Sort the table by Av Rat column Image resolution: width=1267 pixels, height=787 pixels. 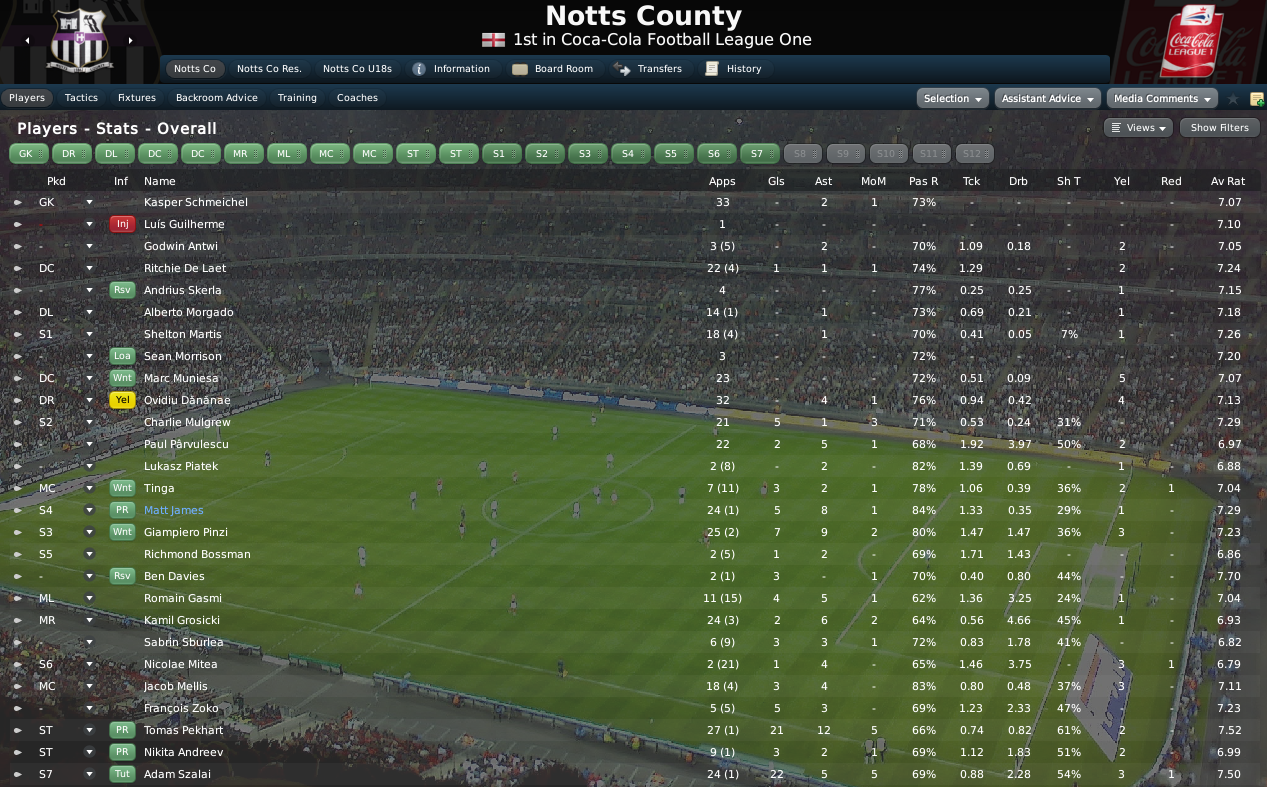click(1227, 181)
